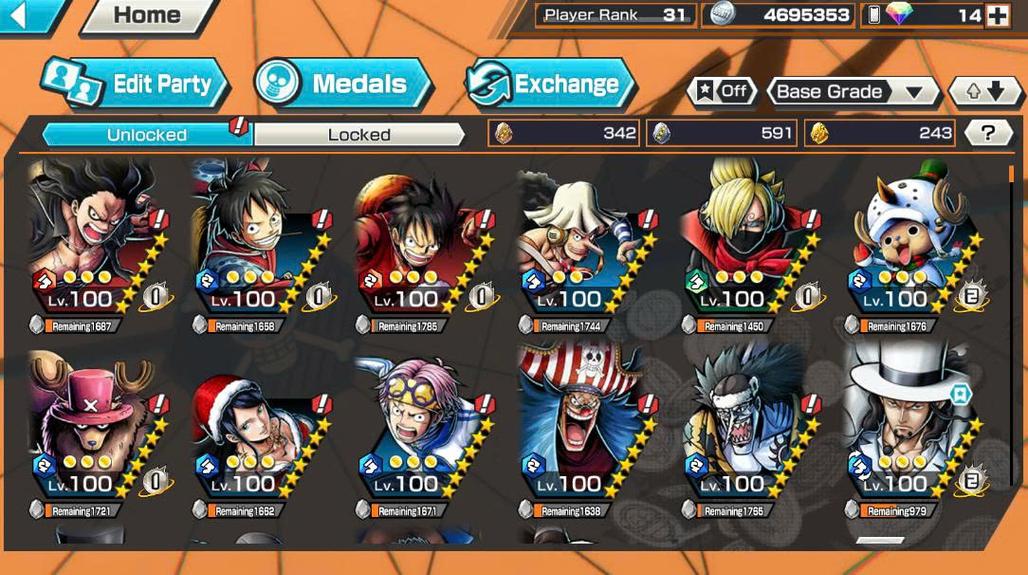Switch to the Locked tab

click(359, 134)
